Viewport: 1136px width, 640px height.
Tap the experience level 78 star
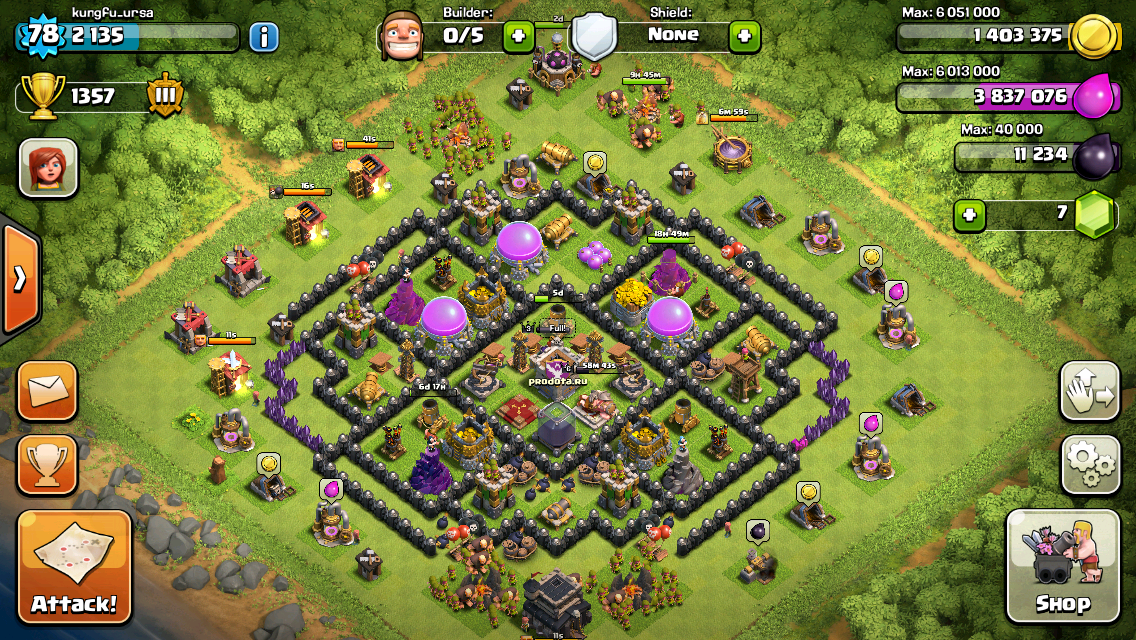42,37
